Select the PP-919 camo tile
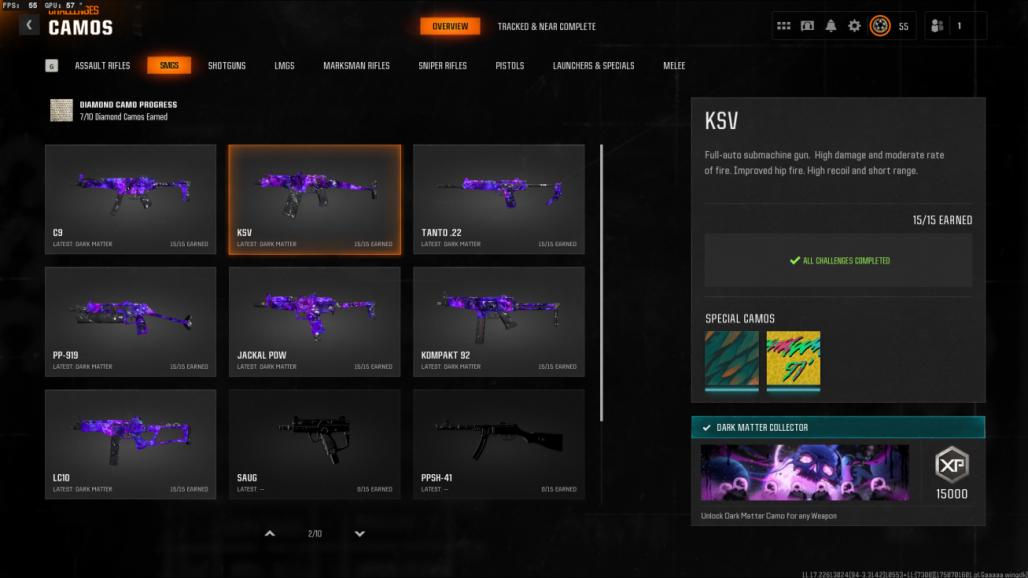Screen dimensions: 1028x578 coord(130,321)
